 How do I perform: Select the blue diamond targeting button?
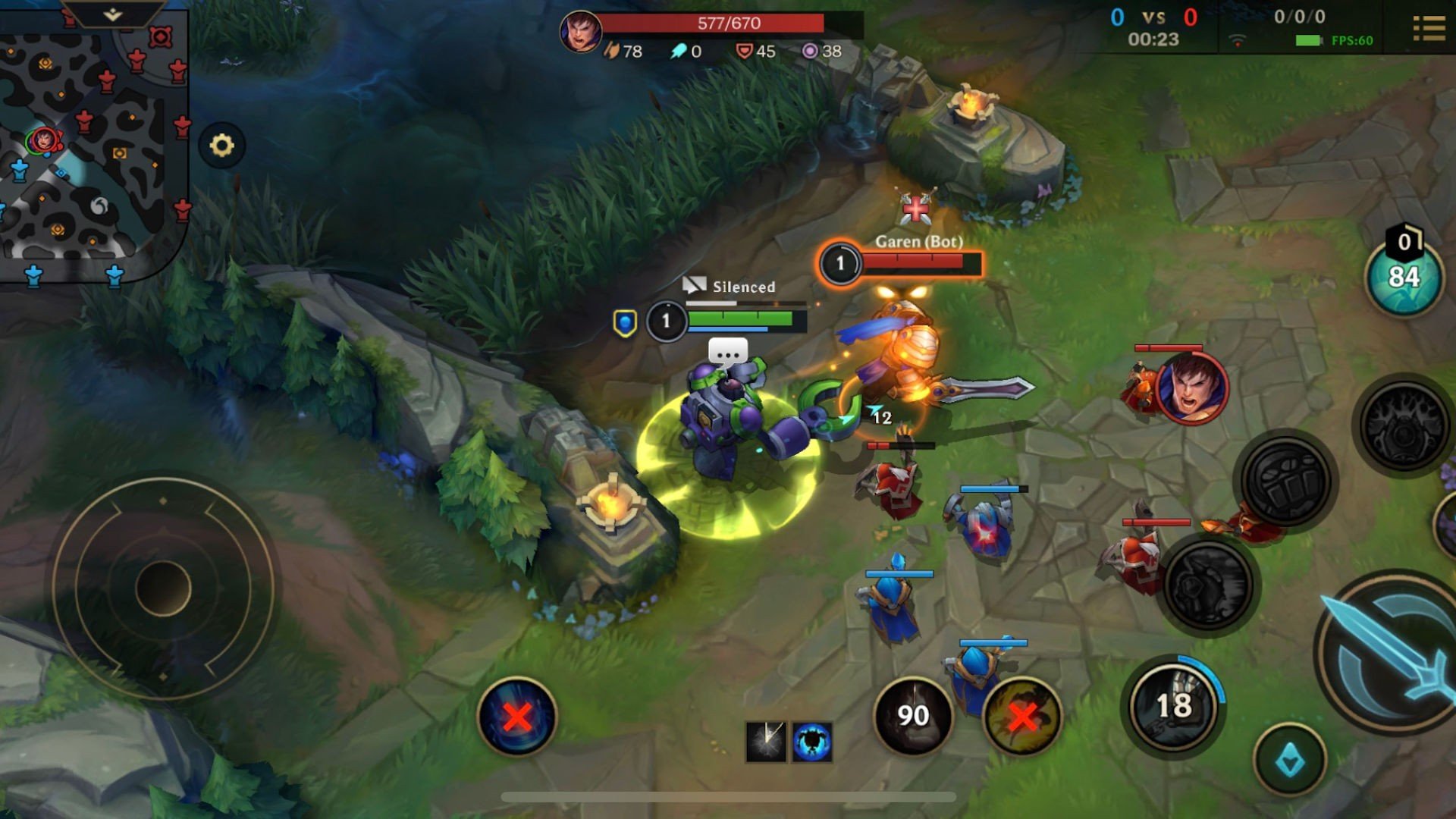(1289, 759)
